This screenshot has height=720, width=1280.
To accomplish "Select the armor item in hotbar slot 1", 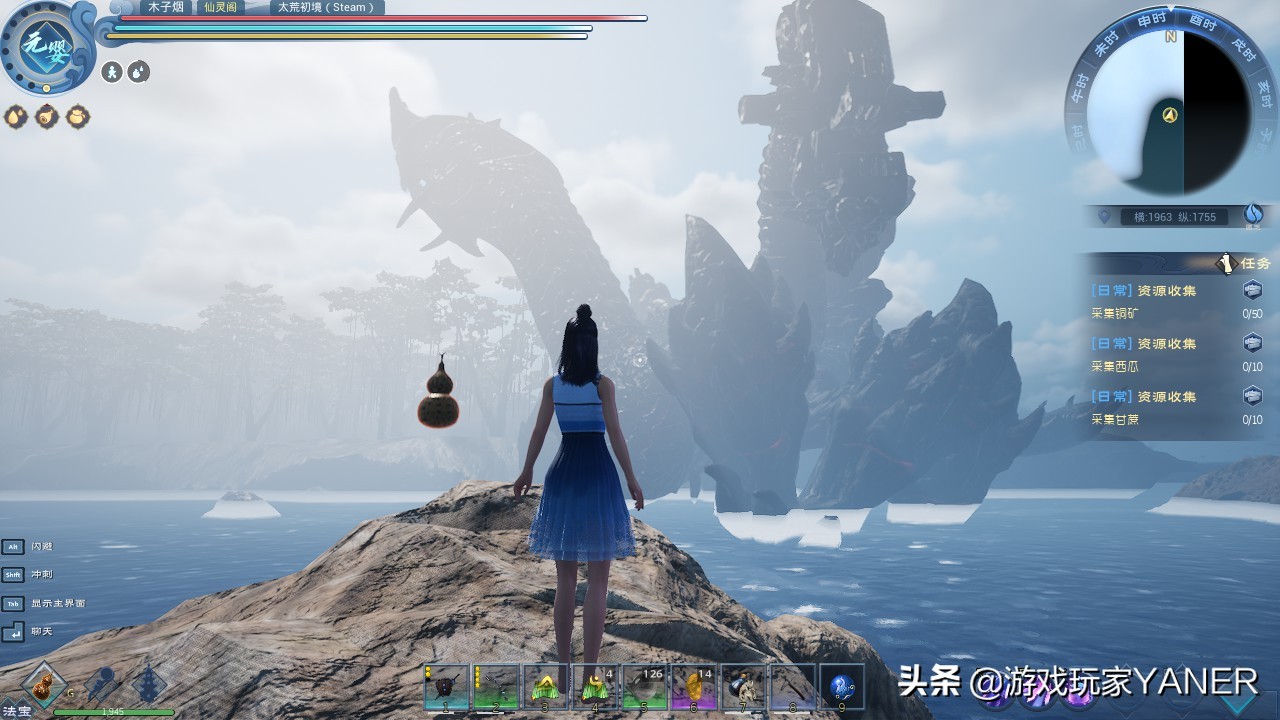I will 446,687.
